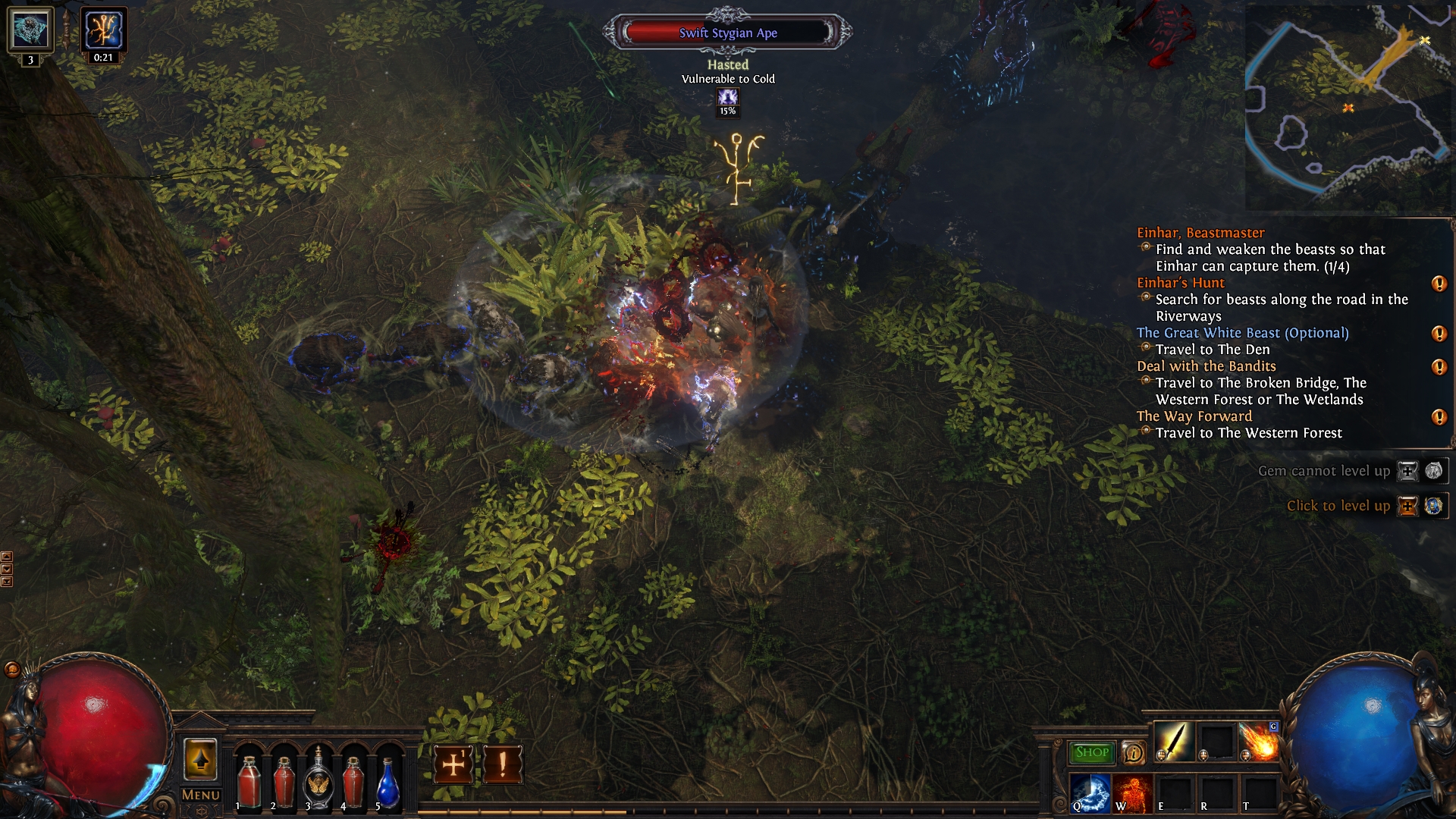Image resolution: width=1456 pixels, height=819 pixels.
Task: Activate the burning figure skill on W
Action: click(x=1133, y=792)
